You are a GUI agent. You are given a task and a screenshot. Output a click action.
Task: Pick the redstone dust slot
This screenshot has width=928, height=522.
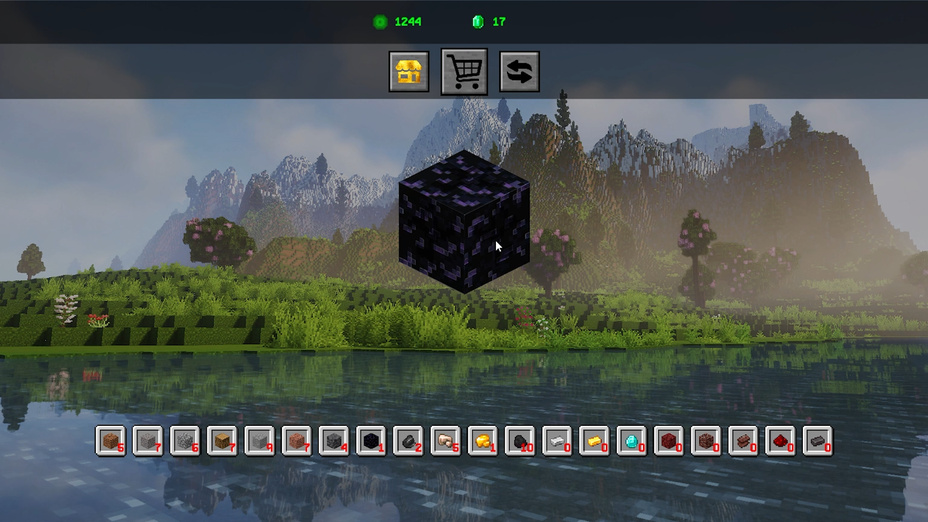pyautogui.click(x=780, y=440)
